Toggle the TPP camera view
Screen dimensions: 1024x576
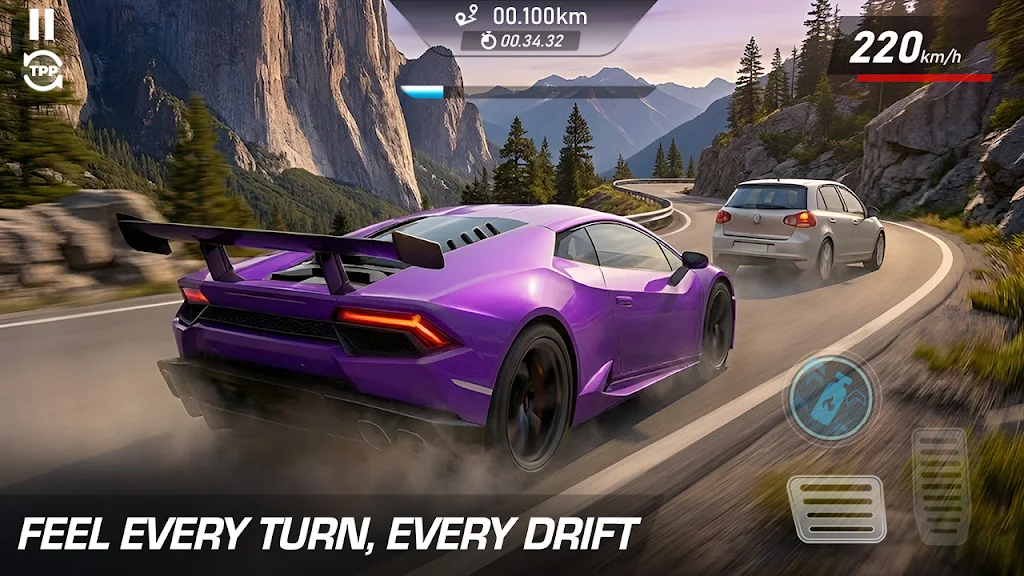coord(42,71)
